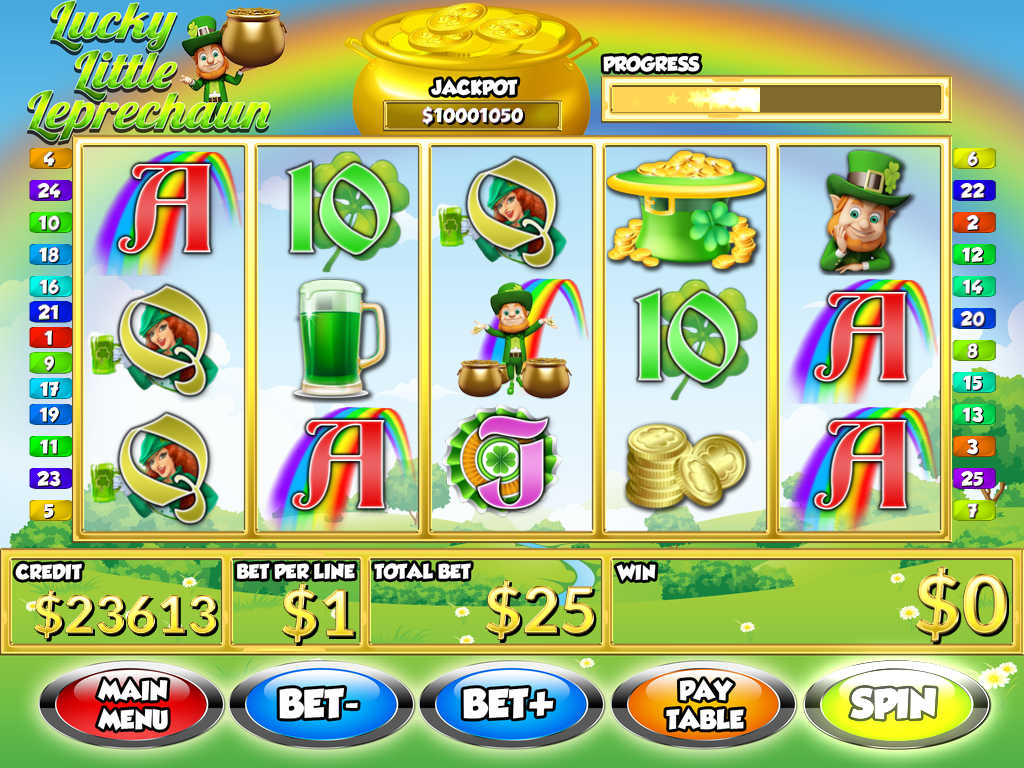Click payline marker number 20
Viewport: 1024px width, 768px height.
(973, 319)
